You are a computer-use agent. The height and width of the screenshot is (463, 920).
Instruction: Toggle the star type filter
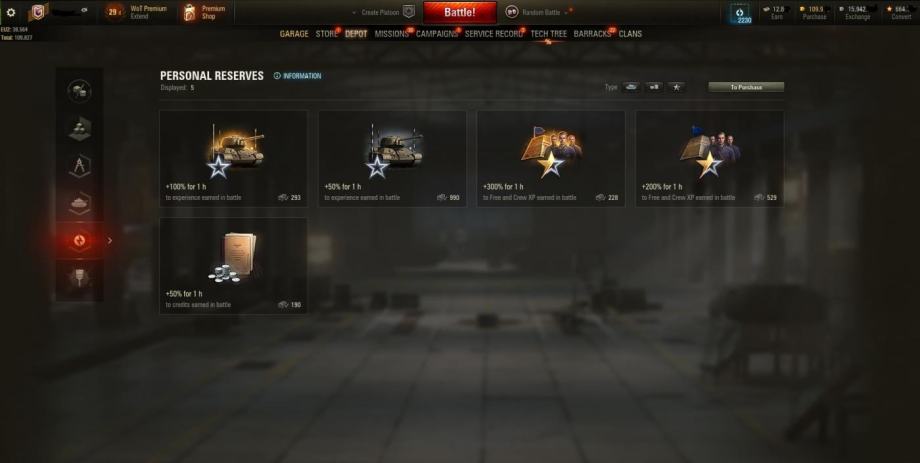coord(676,87)
